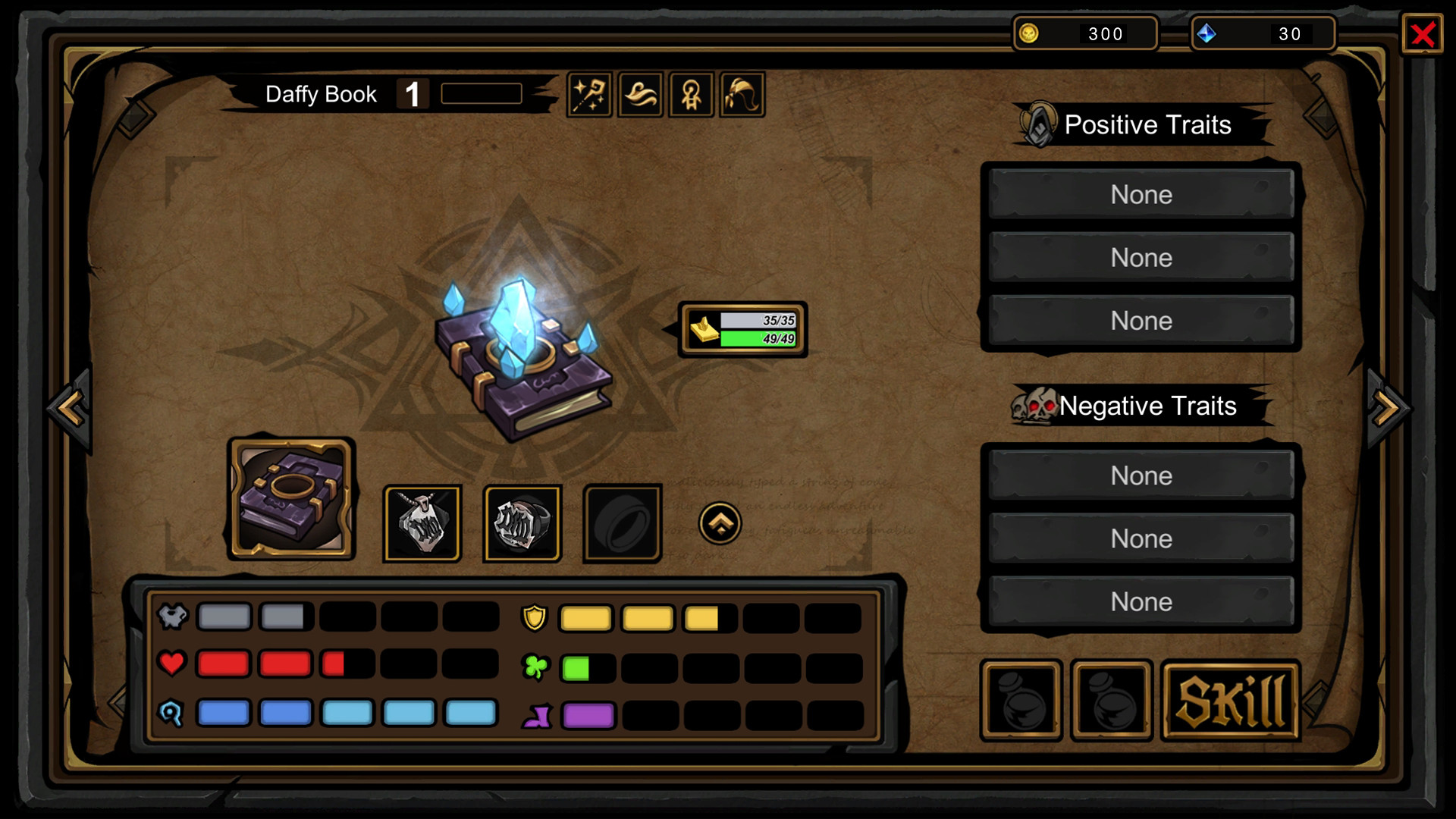
Task: Select the Daffy Book title label
Action: tap(321, 93)
